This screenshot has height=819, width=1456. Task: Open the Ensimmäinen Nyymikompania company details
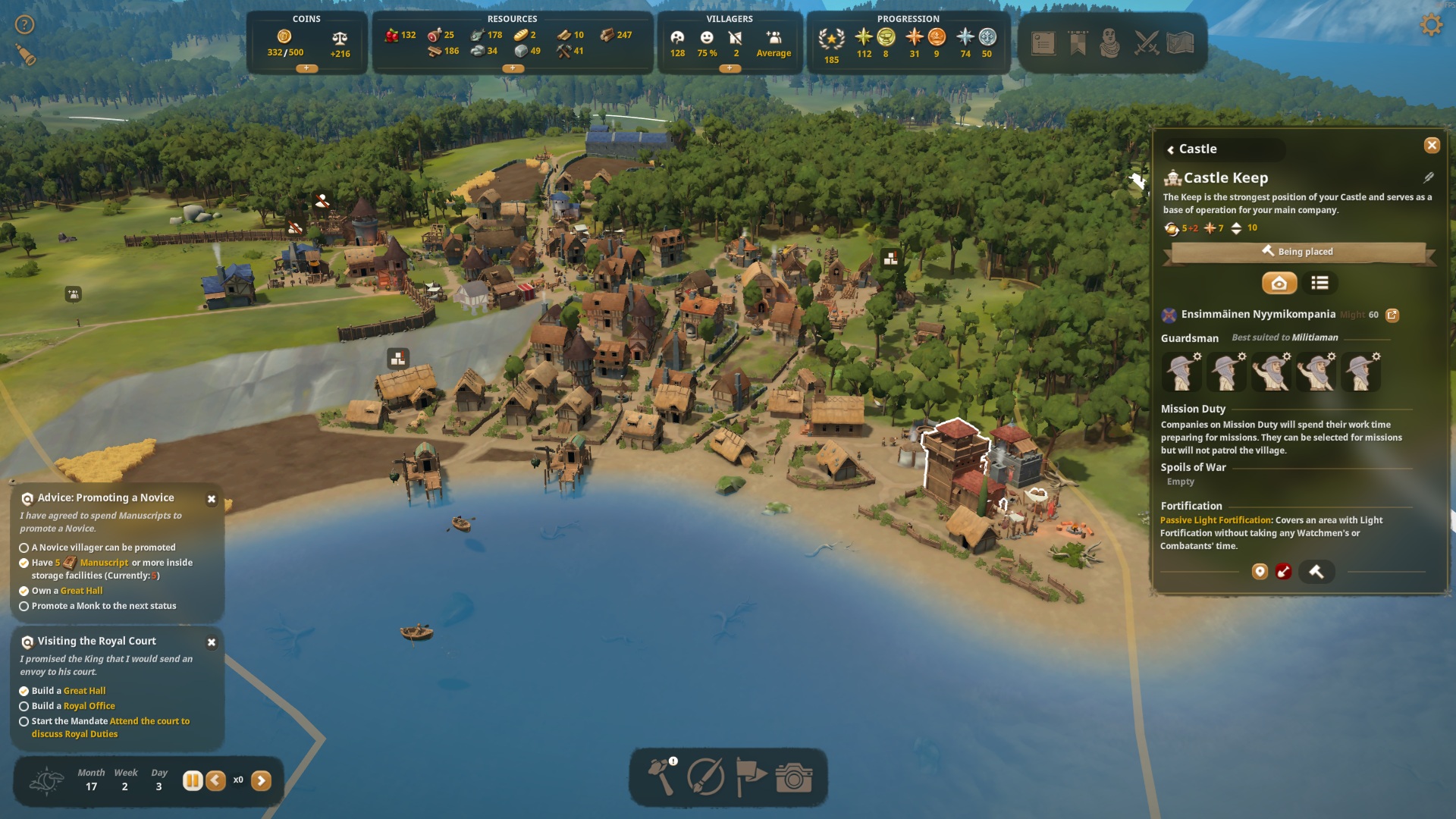coord(1392,315)
